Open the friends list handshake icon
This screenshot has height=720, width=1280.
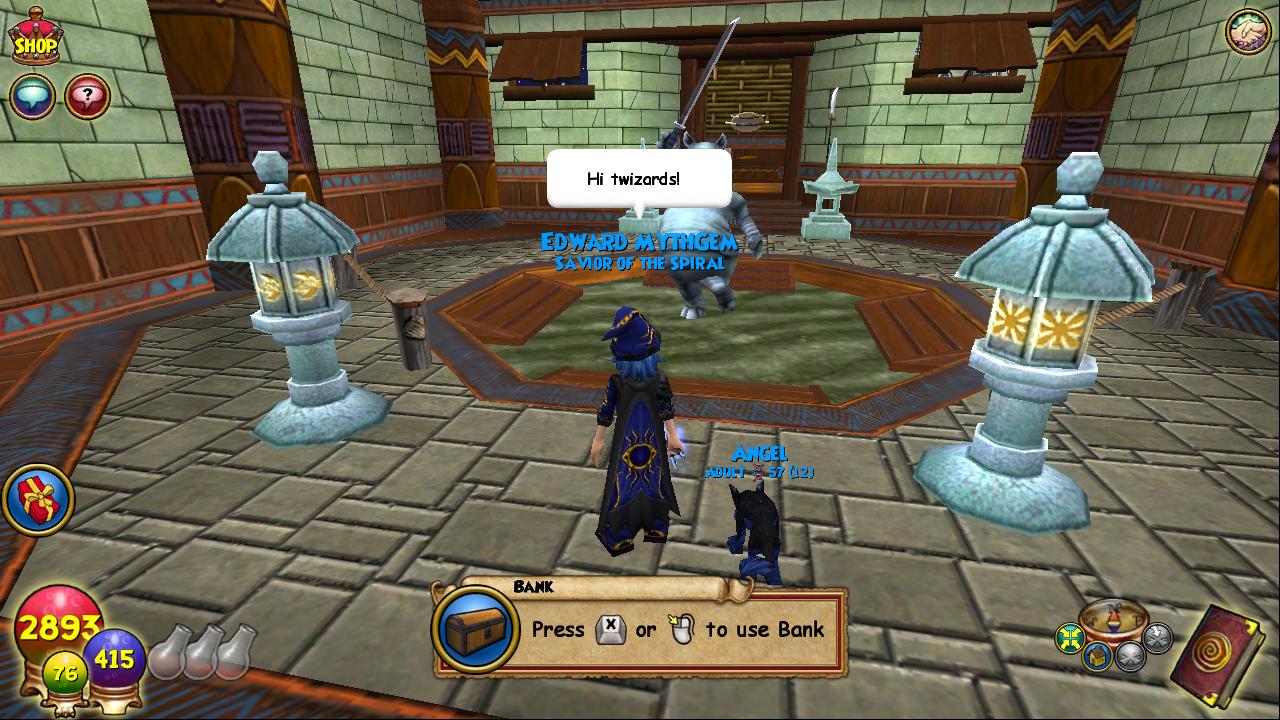click(x=1247, y=32)
